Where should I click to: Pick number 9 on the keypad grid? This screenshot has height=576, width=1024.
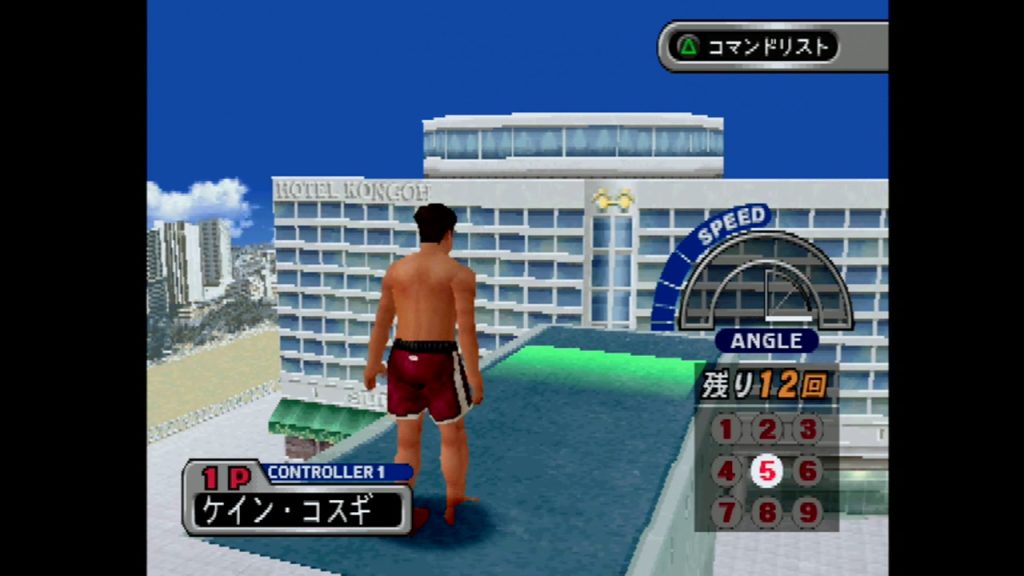tap(808, 512)
